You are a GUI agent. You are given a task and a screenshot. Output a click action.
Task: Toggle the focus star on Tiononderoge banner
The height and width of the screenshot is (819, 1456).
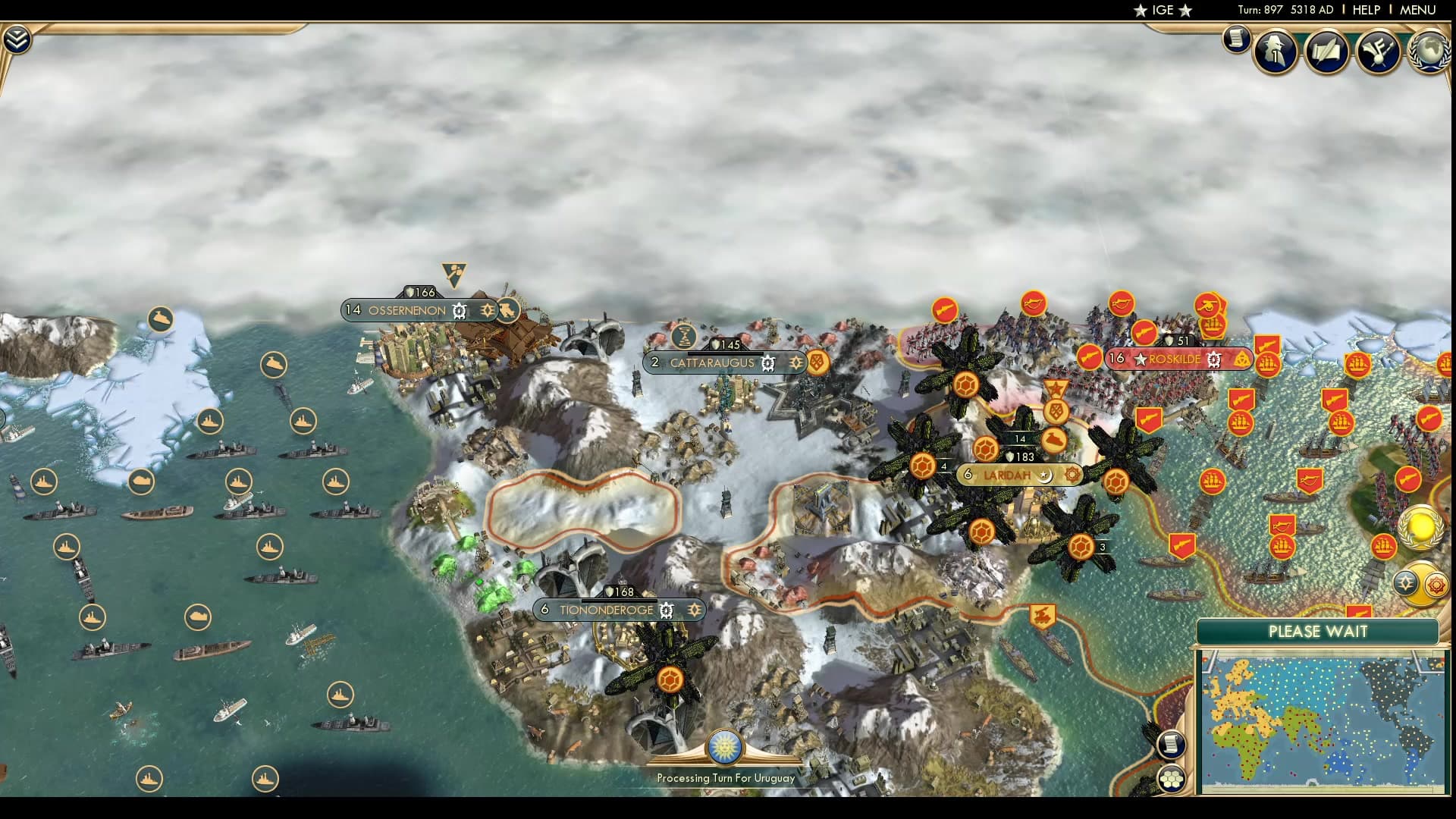pos(695,610)
